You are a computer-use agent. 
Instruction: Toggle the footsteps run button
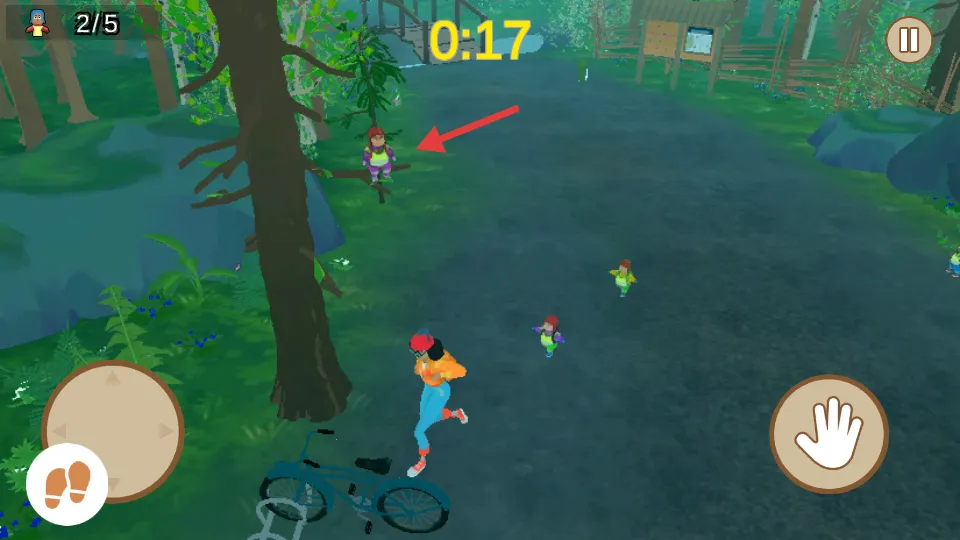(x=67, y=484)
